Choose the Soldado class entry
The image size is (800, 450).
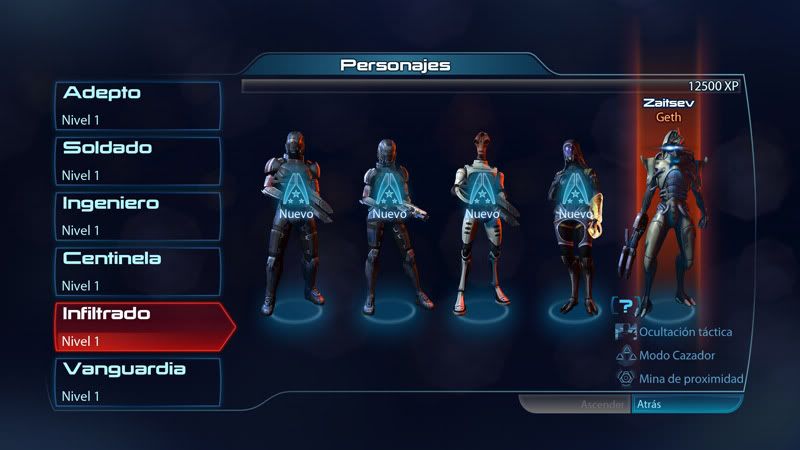[x=137, y=160]
